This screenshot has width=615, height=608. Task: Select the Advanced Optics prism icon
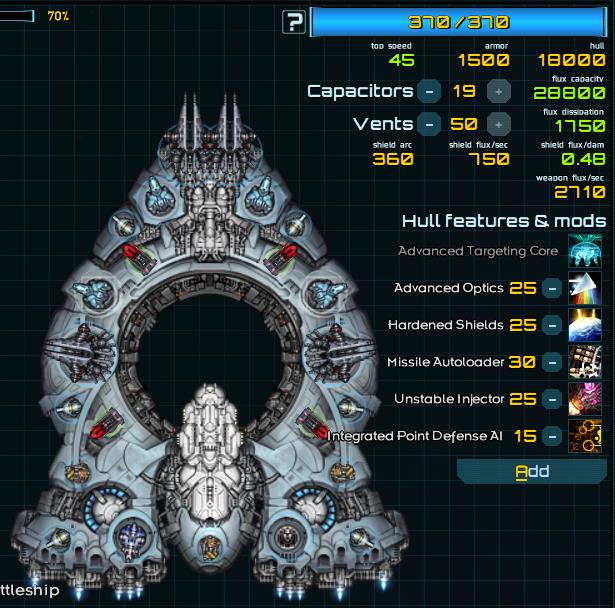(584, 288)
